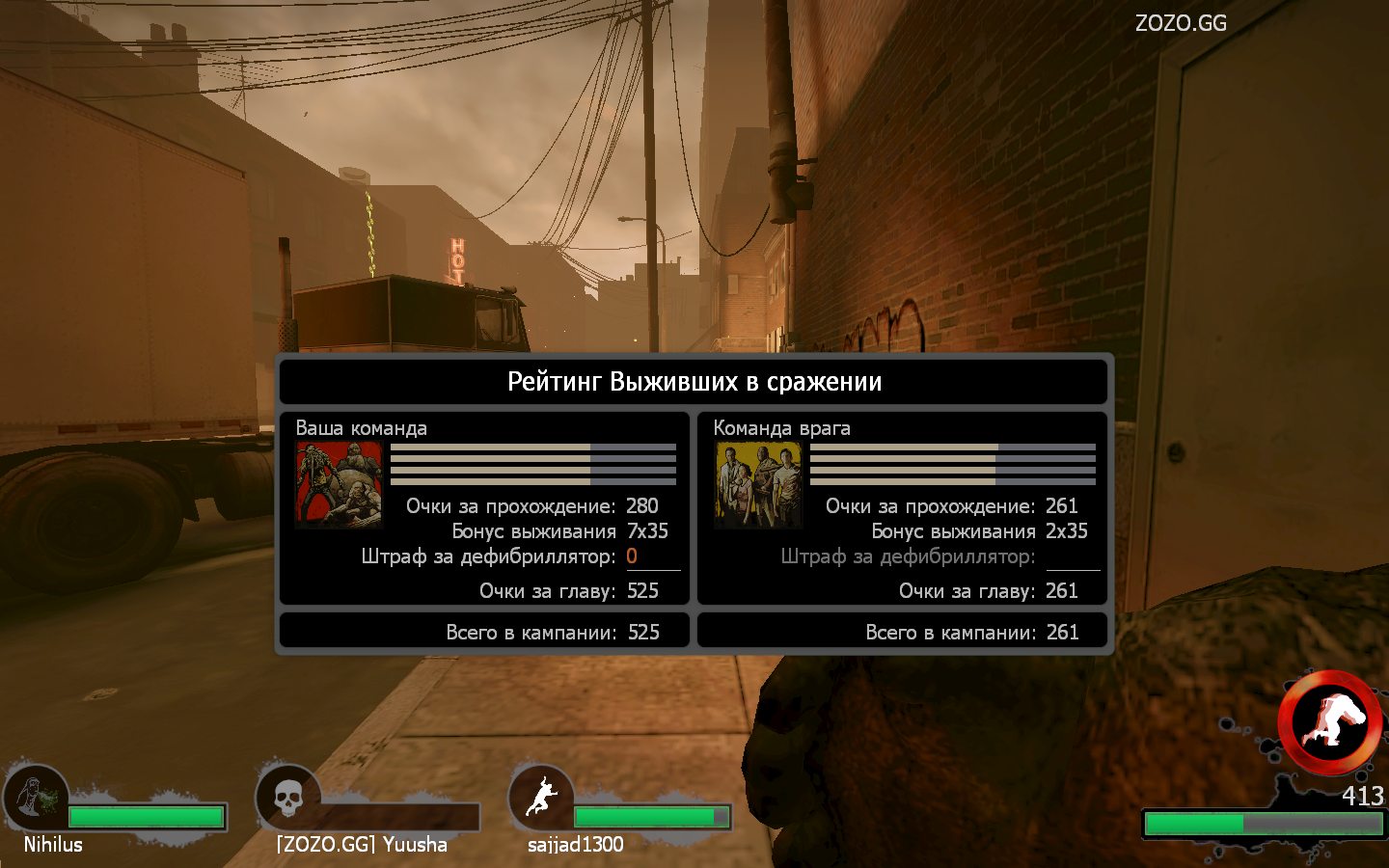Click the survivors portrait under Команда врага
The image size is (1389, 868).
[758, 484]
